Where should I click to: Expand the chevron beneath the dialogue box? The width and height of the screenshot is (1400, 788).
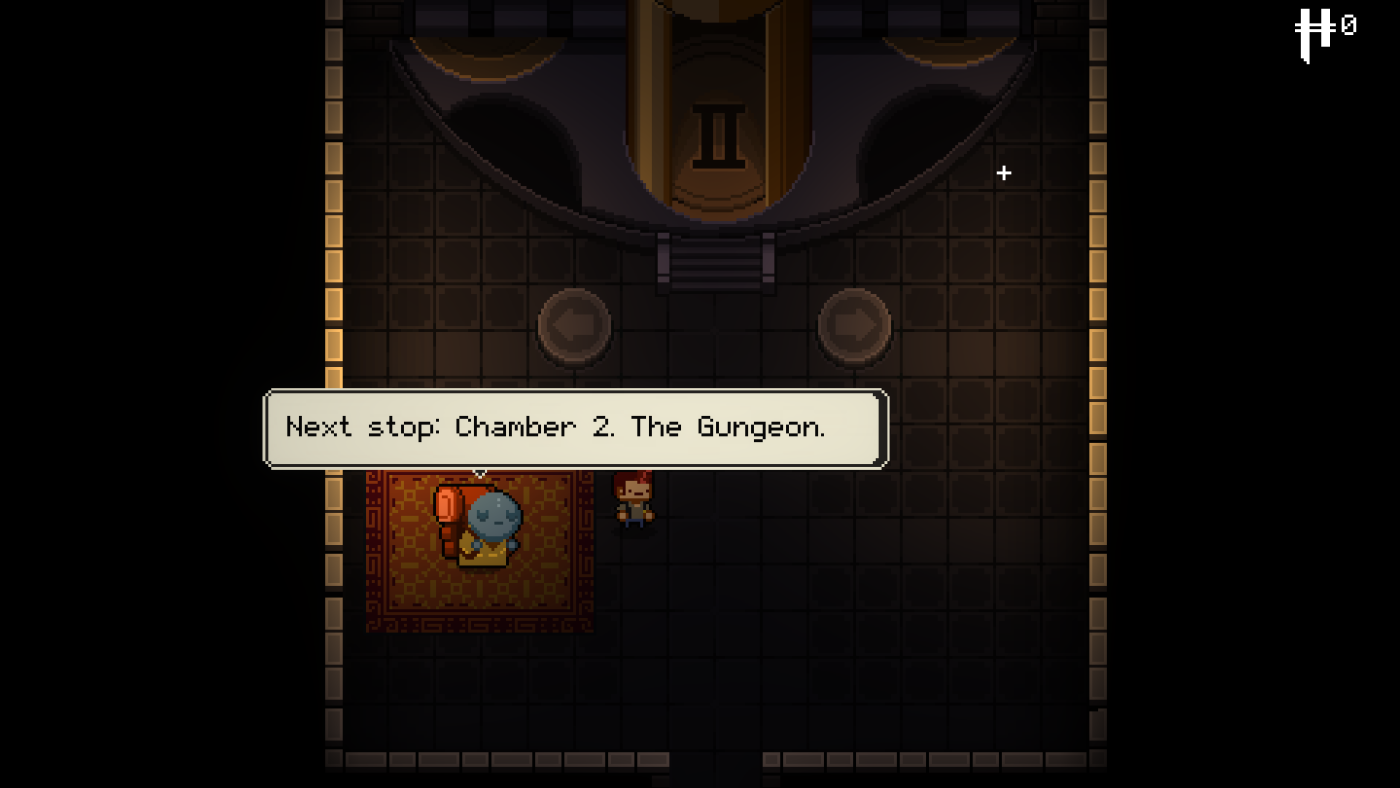479,472
